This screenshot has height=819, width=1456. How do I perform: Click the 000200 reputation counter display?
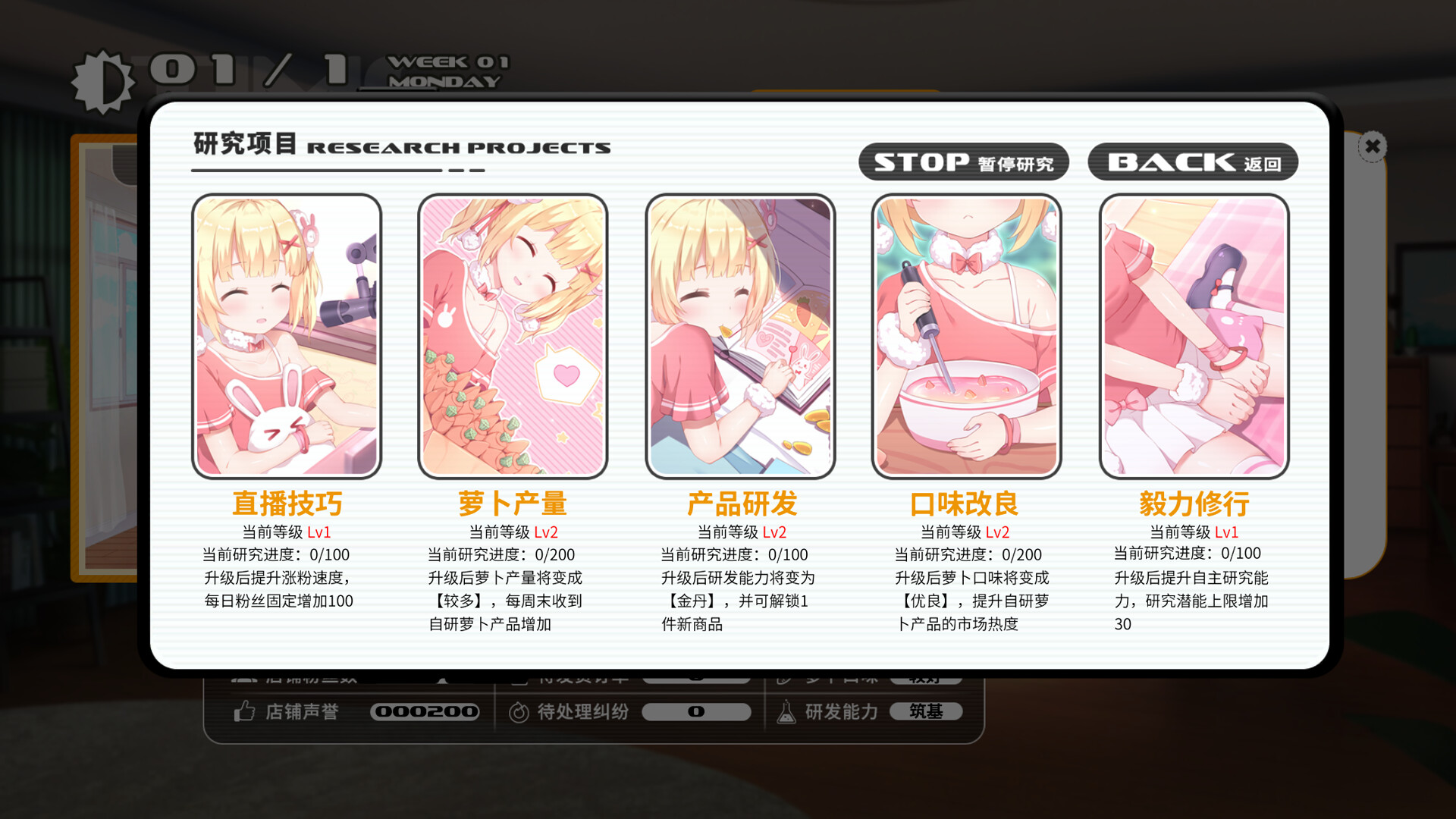pyautogui.click(x=425, y=711)
